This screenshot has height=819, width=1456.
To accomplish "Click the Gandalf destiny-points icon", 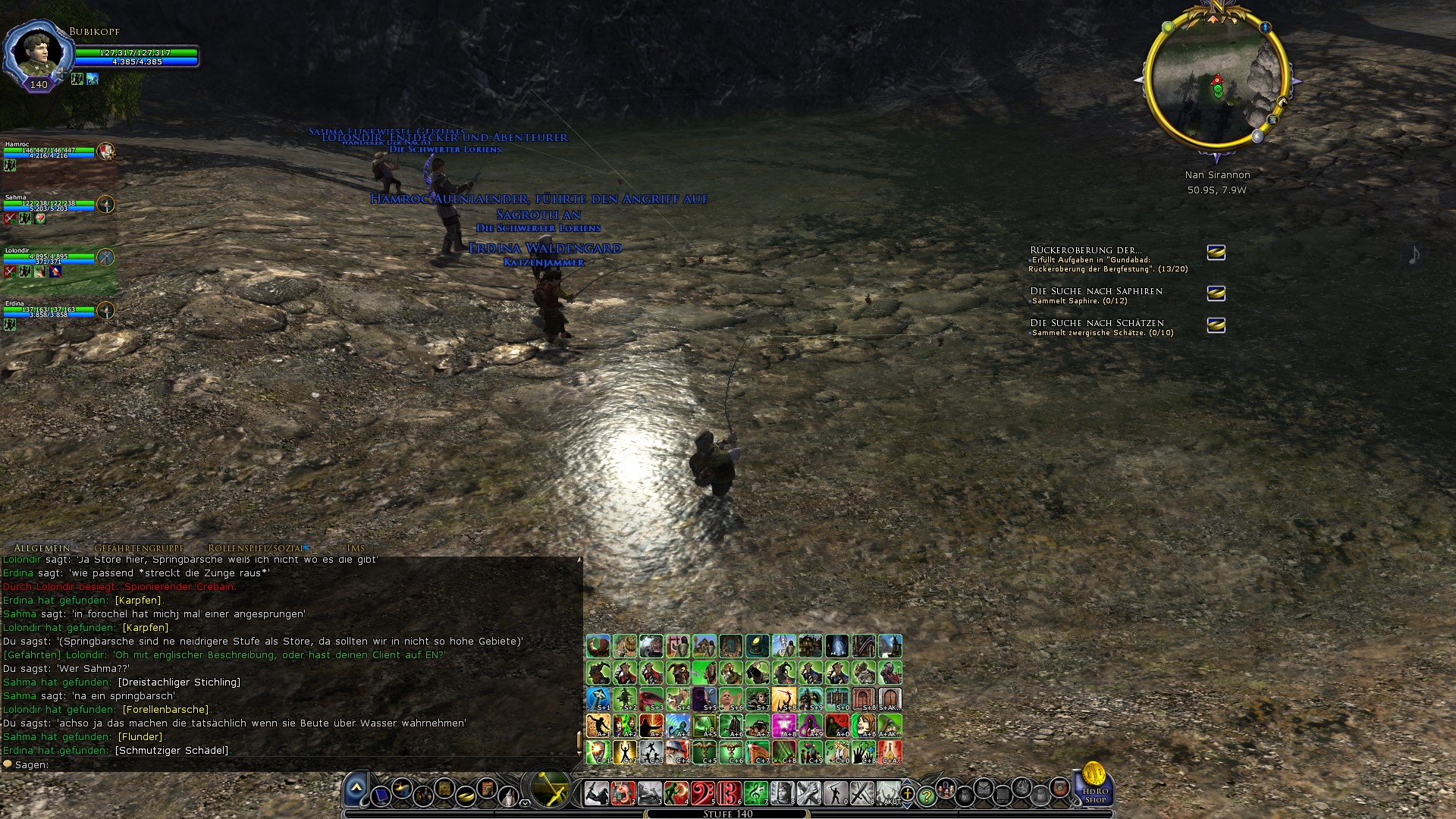I will 507,795.
